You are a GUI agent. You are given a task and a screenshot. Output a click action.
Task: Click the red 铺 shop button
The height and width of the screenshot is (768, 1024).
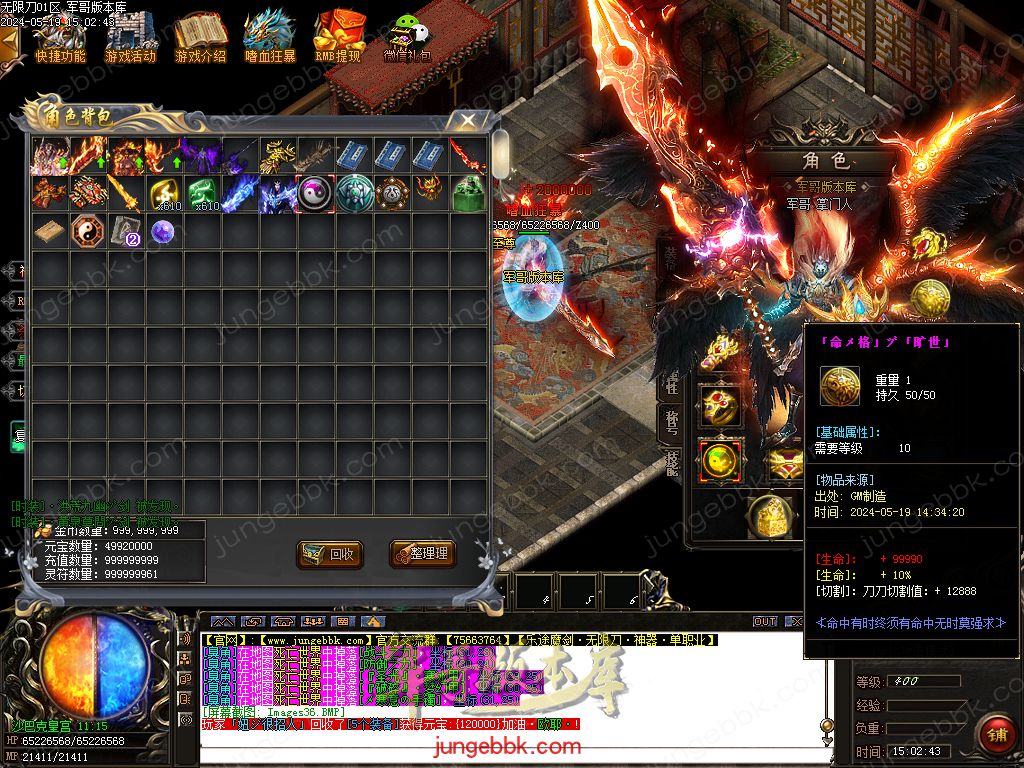(995, 733)
